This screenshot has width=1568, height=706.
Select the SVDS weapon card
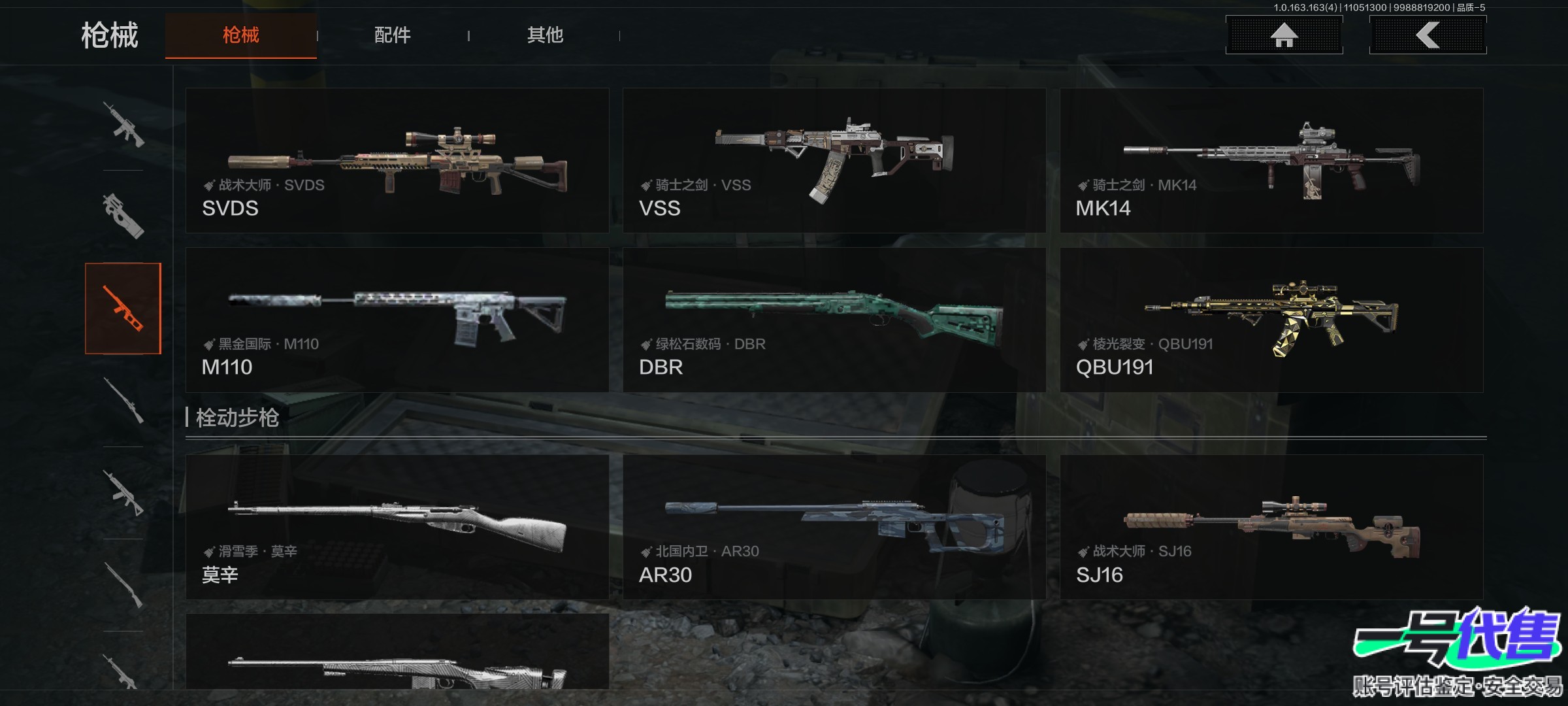397,161
